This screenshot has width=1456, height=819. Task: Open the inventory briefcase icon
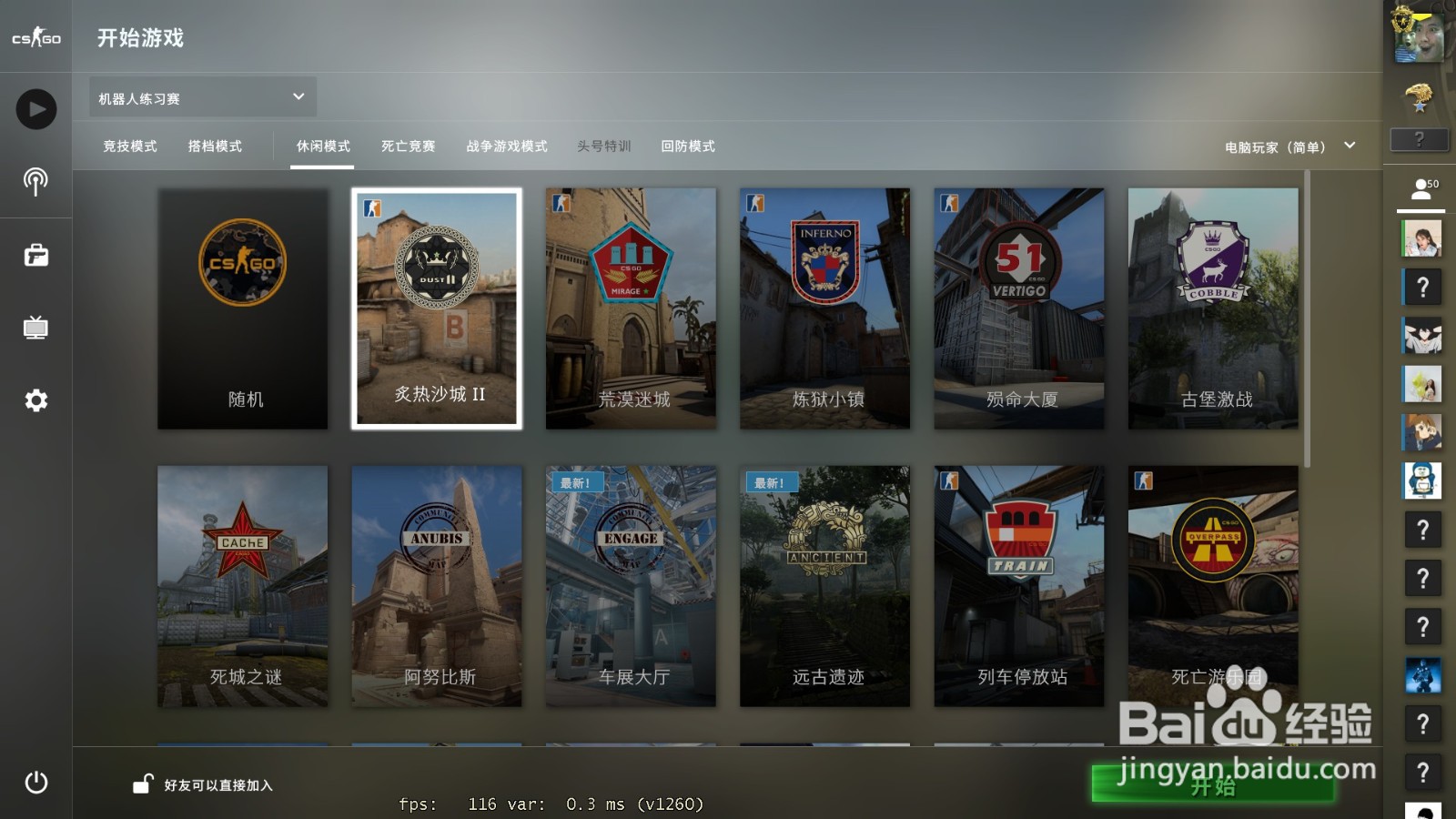pos(35,255)
